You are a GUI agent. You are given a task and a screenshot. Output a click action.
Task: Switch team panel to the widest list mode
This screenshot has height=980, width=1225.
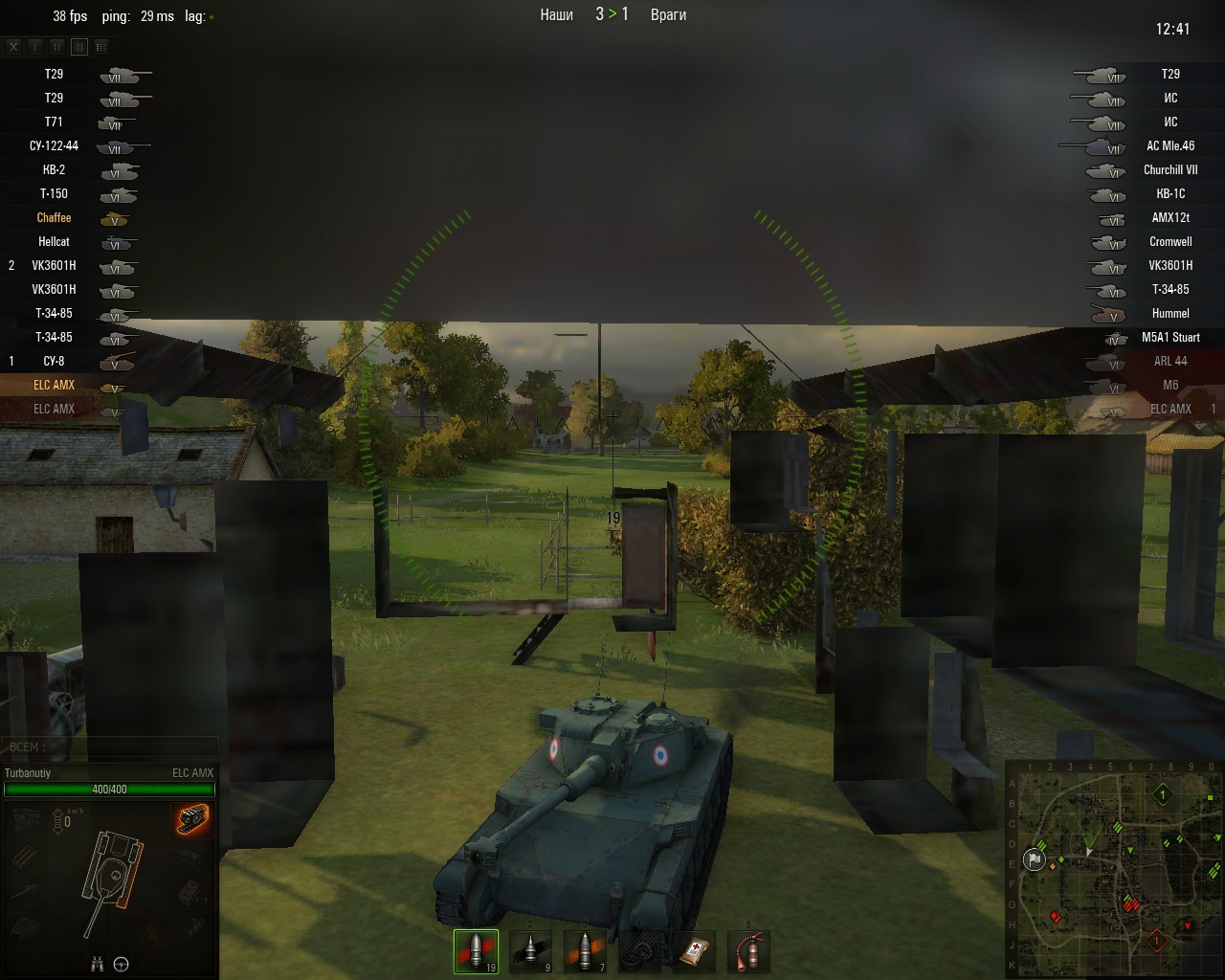[101, 46]
